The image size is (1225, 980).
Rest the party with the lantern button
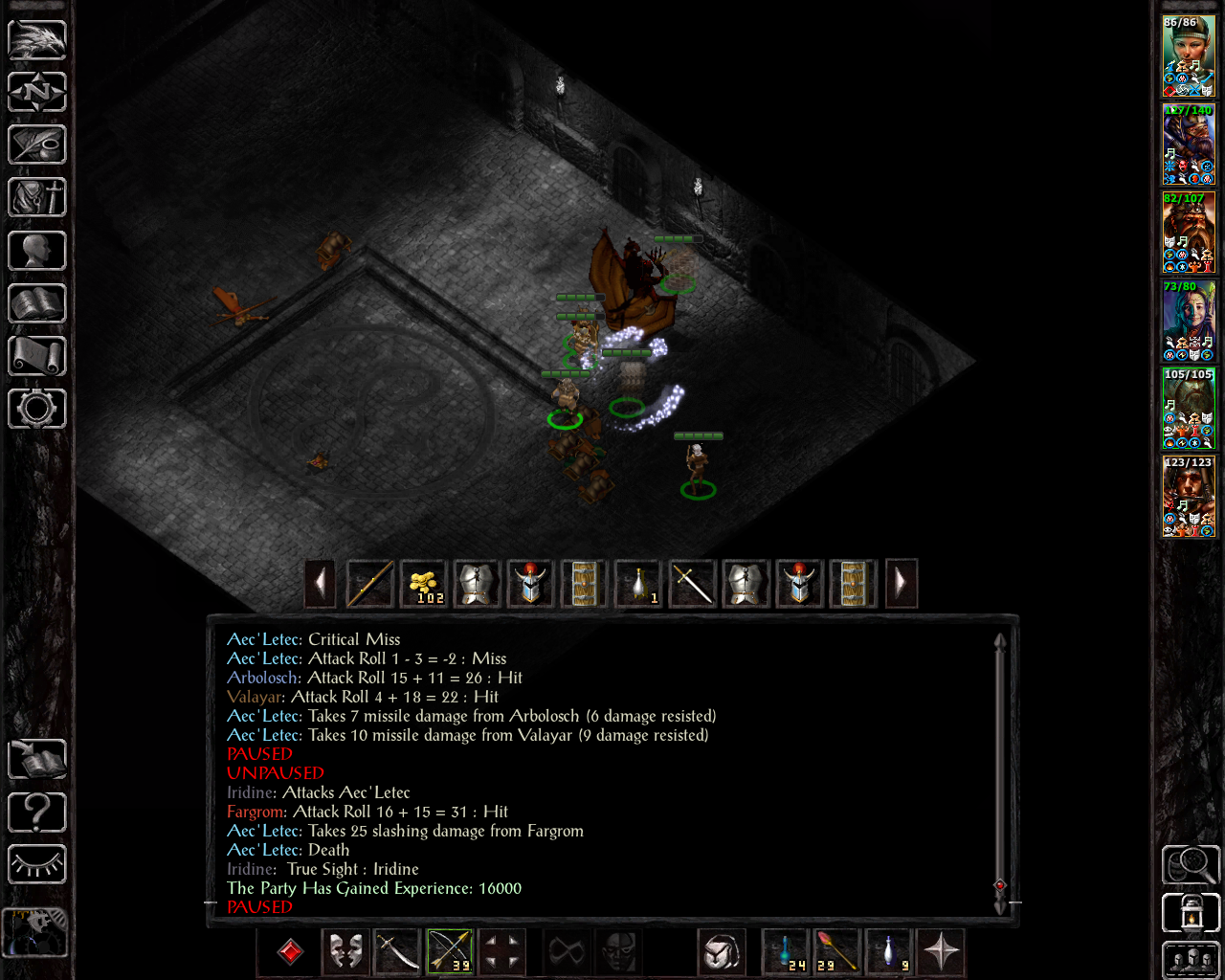pos(1191,913)
